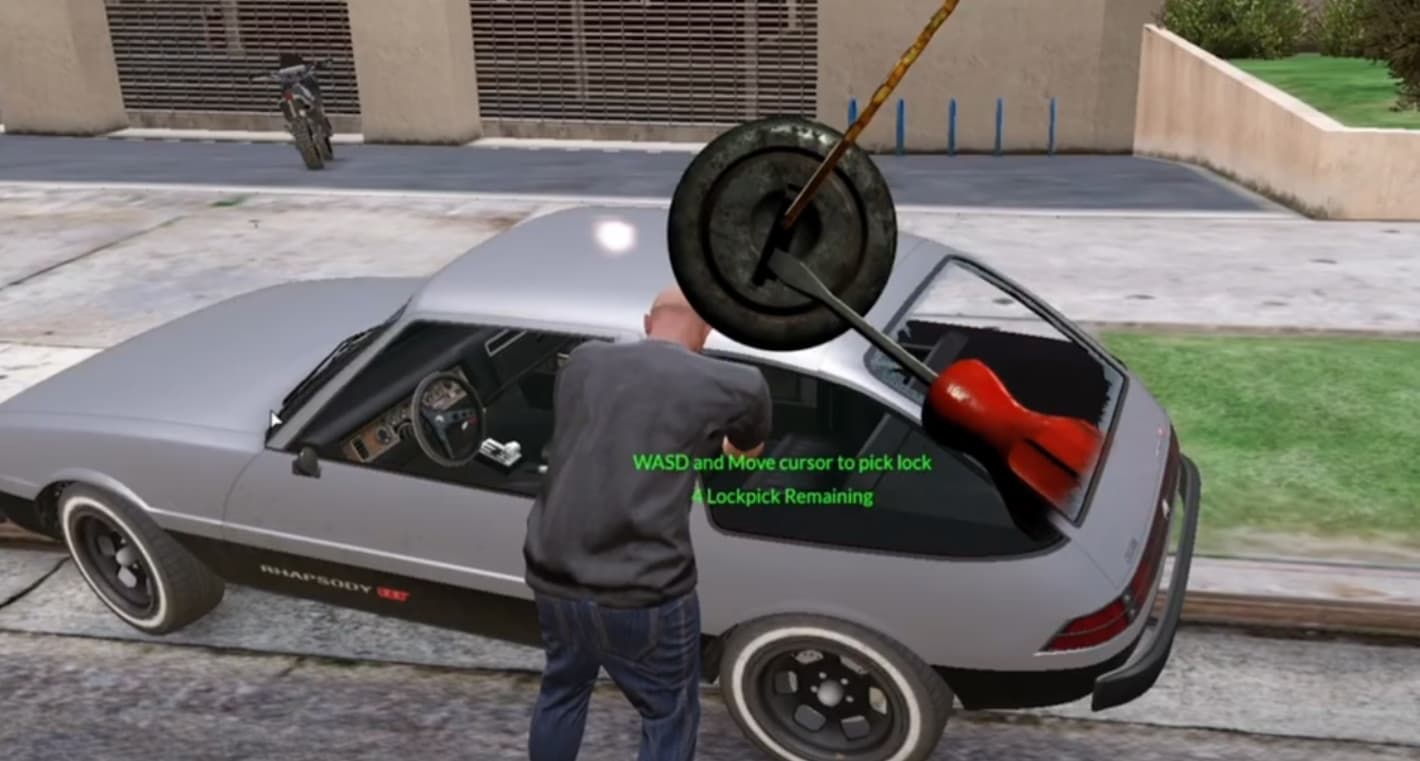Click the WASD lockpick instruction text

tap(783, 462)
